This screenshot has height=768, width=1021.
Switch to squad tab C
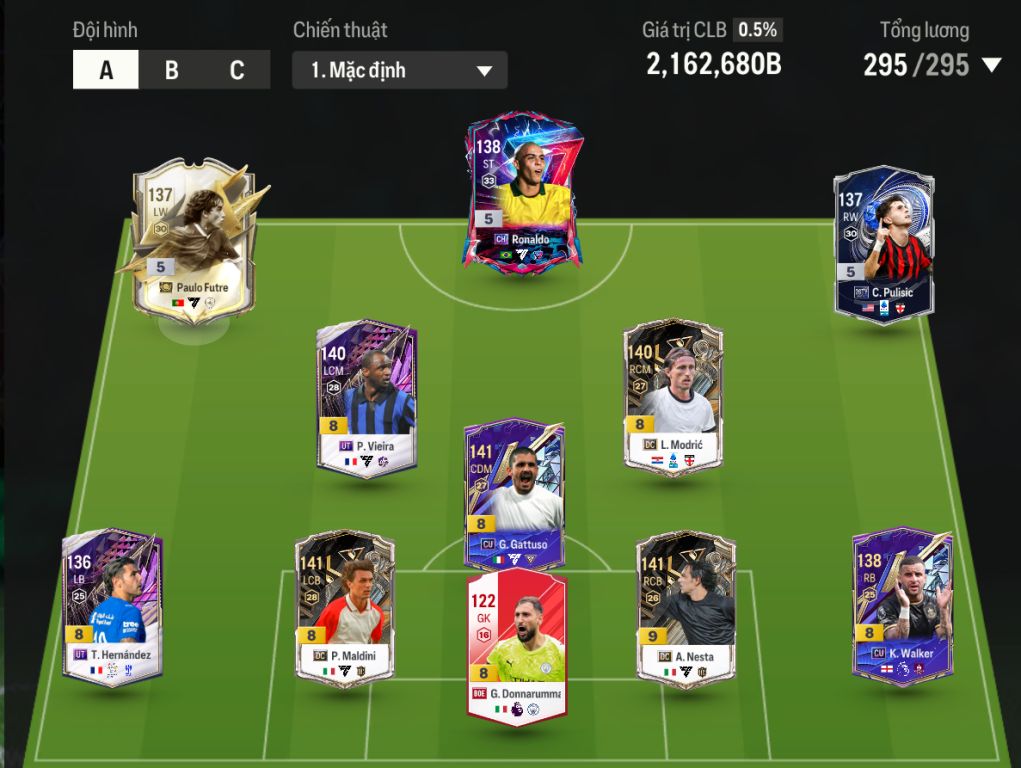tap(237, 70)
